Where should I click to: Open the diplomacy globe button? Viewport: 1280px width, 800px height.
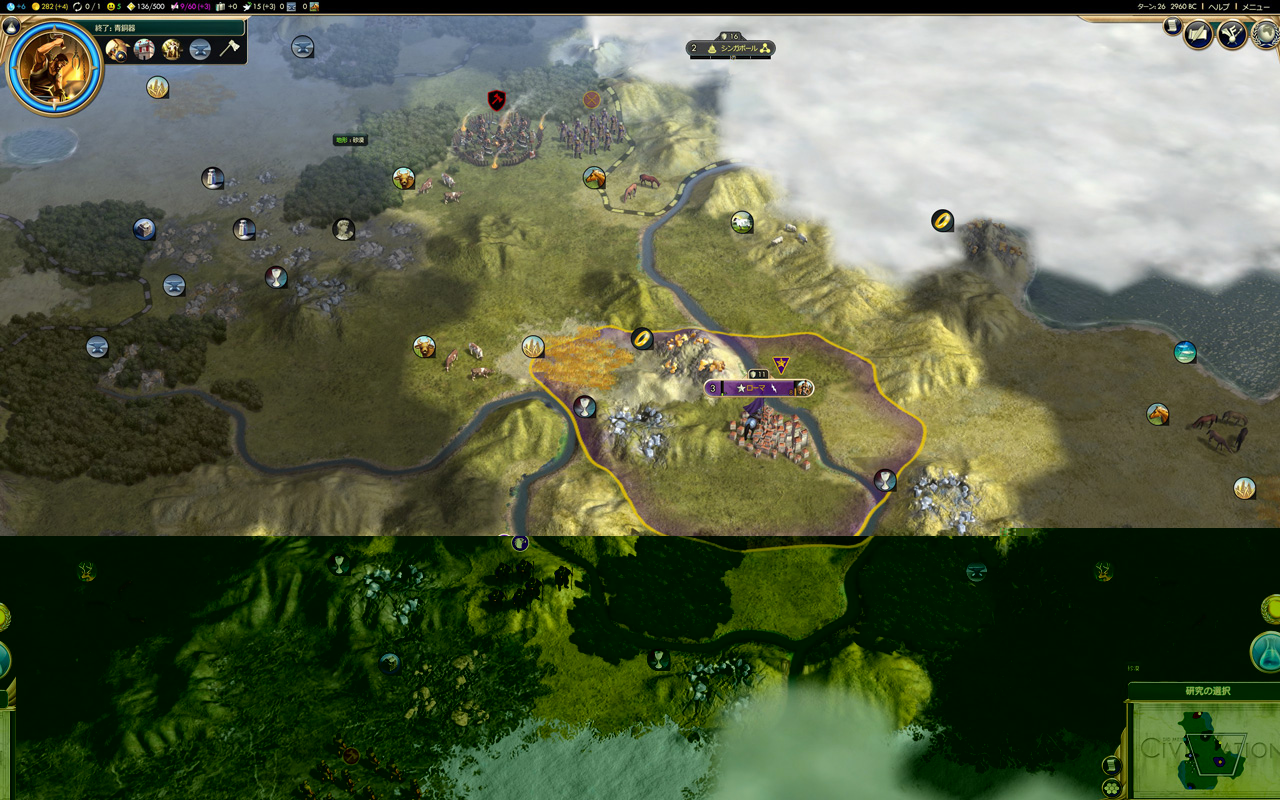[x=1266, y=34]
